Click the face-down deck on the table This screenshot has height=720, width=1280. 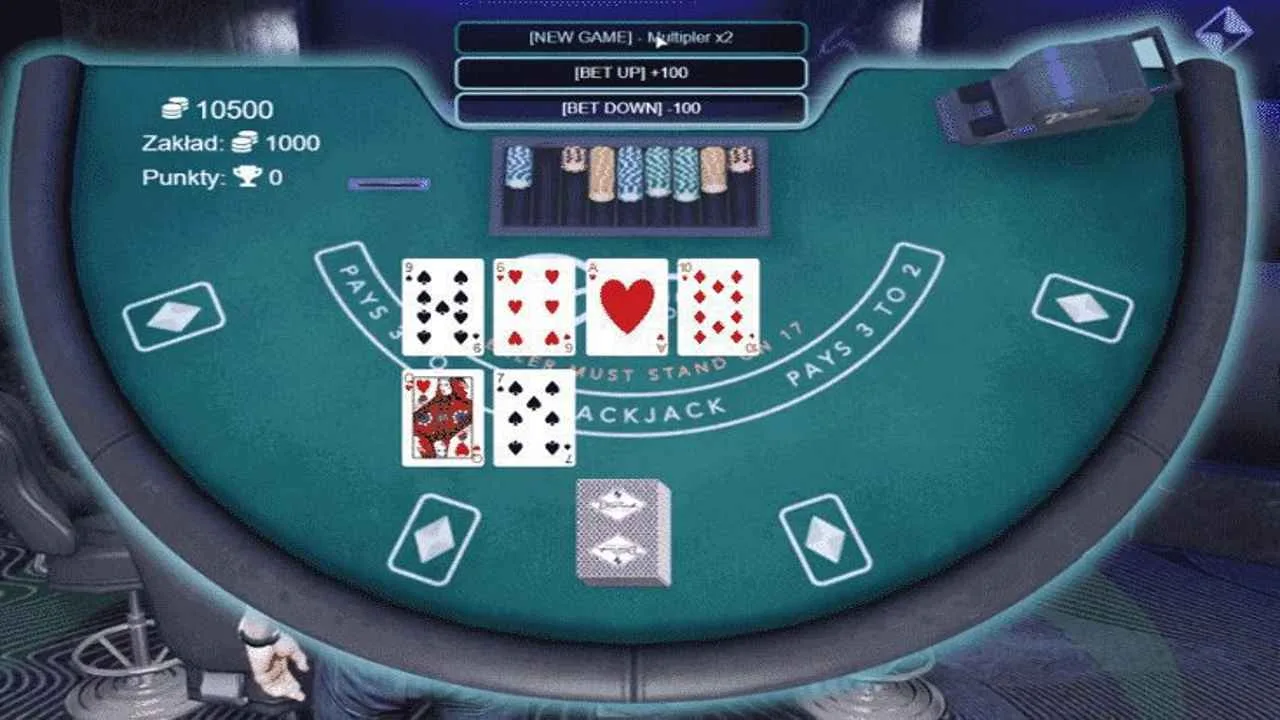pyautogui.click(x=620, y=533)
